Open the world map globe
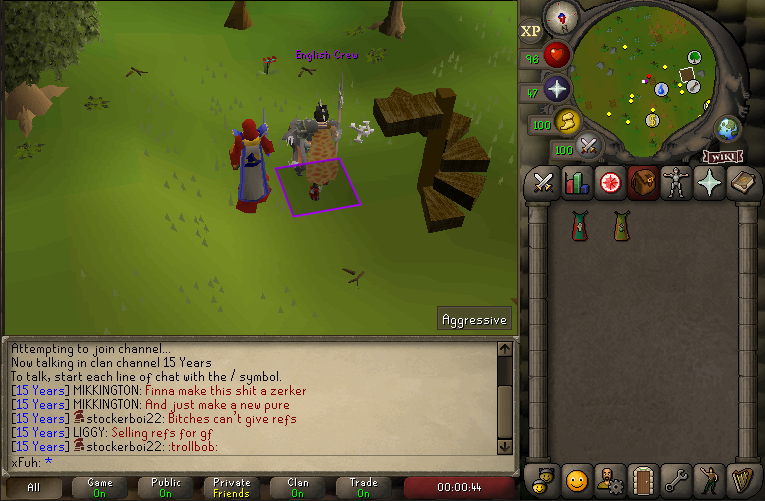Screen dimensions: 765x501 click(728, 129)
